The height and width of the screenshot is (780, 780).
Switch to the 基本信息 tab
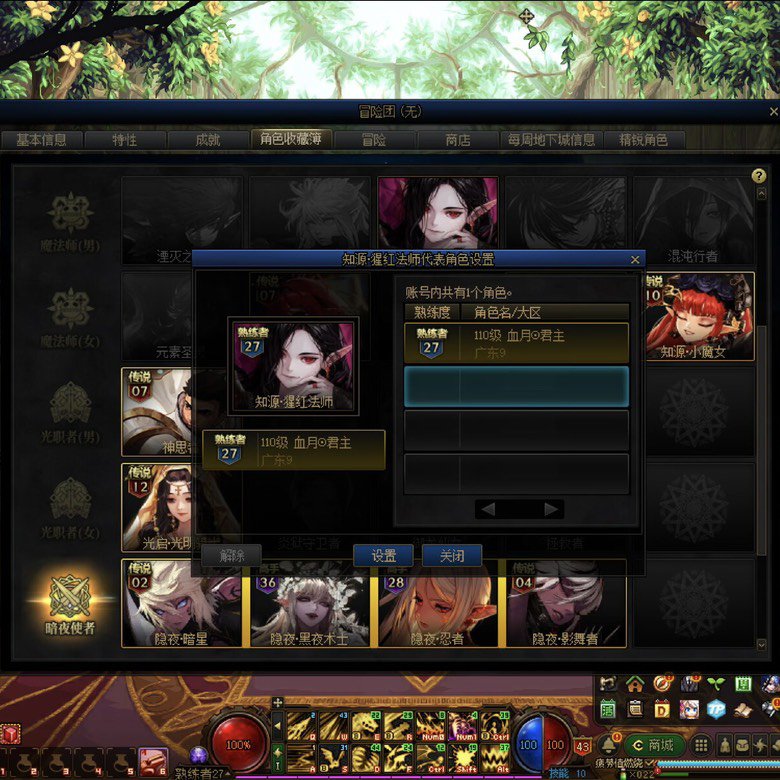[x=41, y=140]
